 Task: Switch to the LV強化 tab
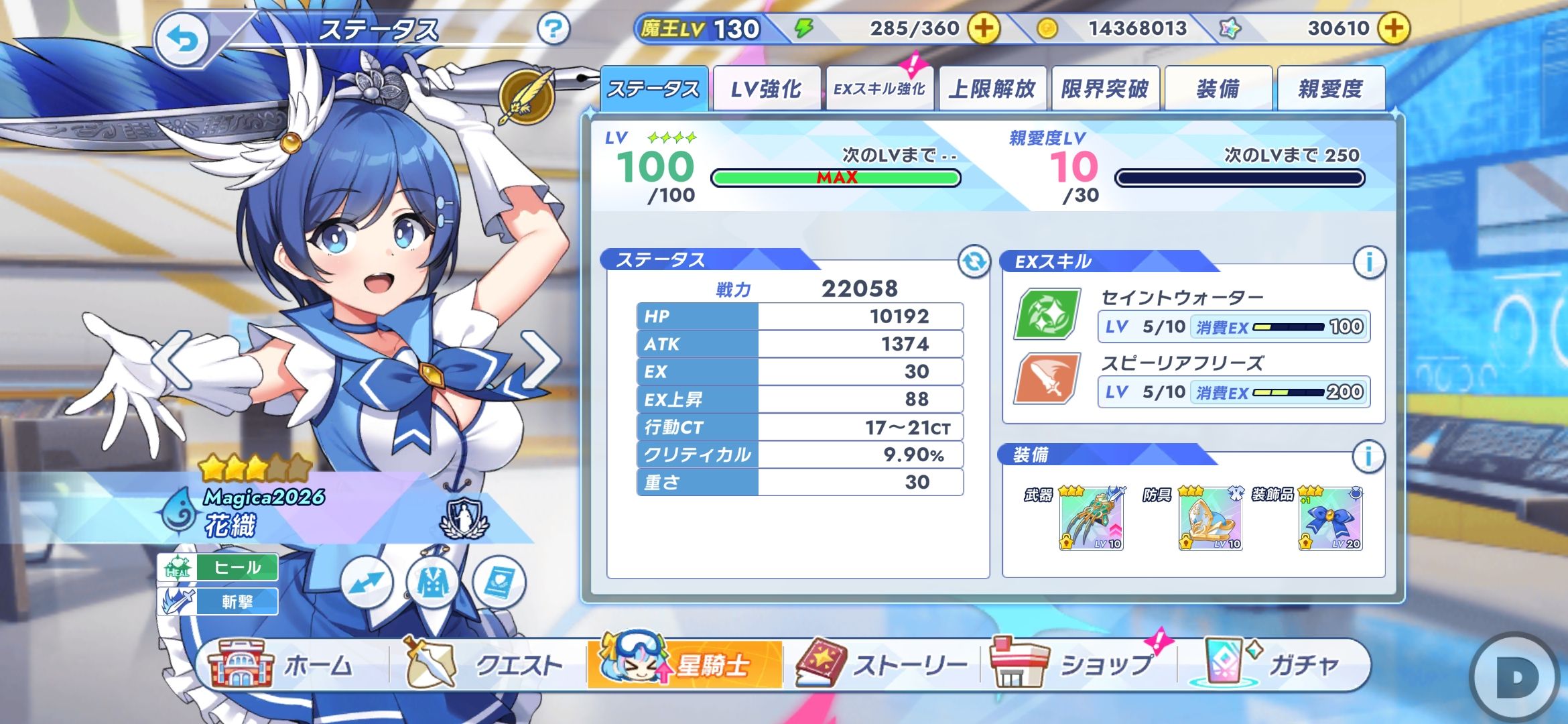tap(766, 89)
